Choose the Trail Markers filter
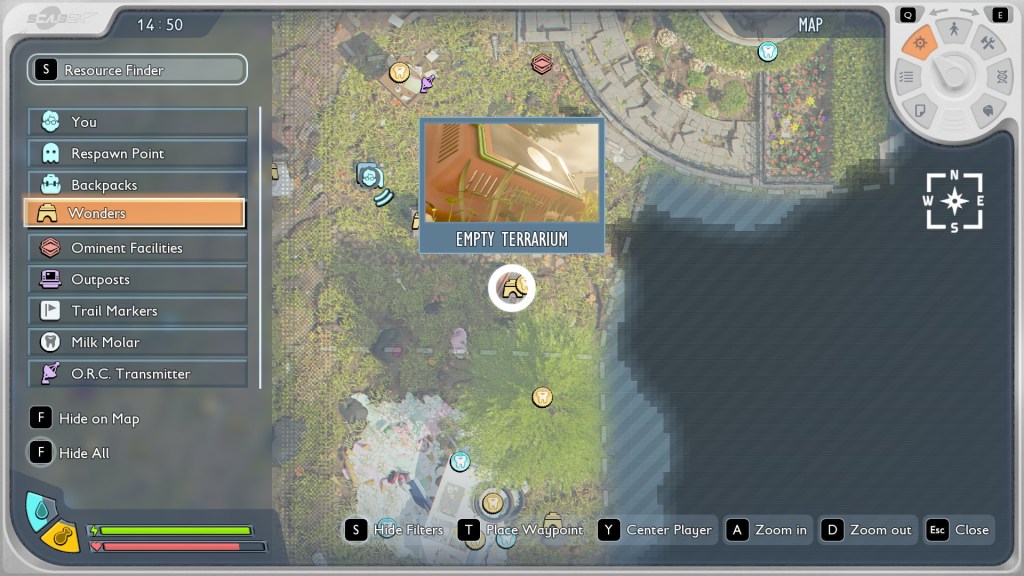The height and width of the screenshot is (576, 1024). click(137, 311)
